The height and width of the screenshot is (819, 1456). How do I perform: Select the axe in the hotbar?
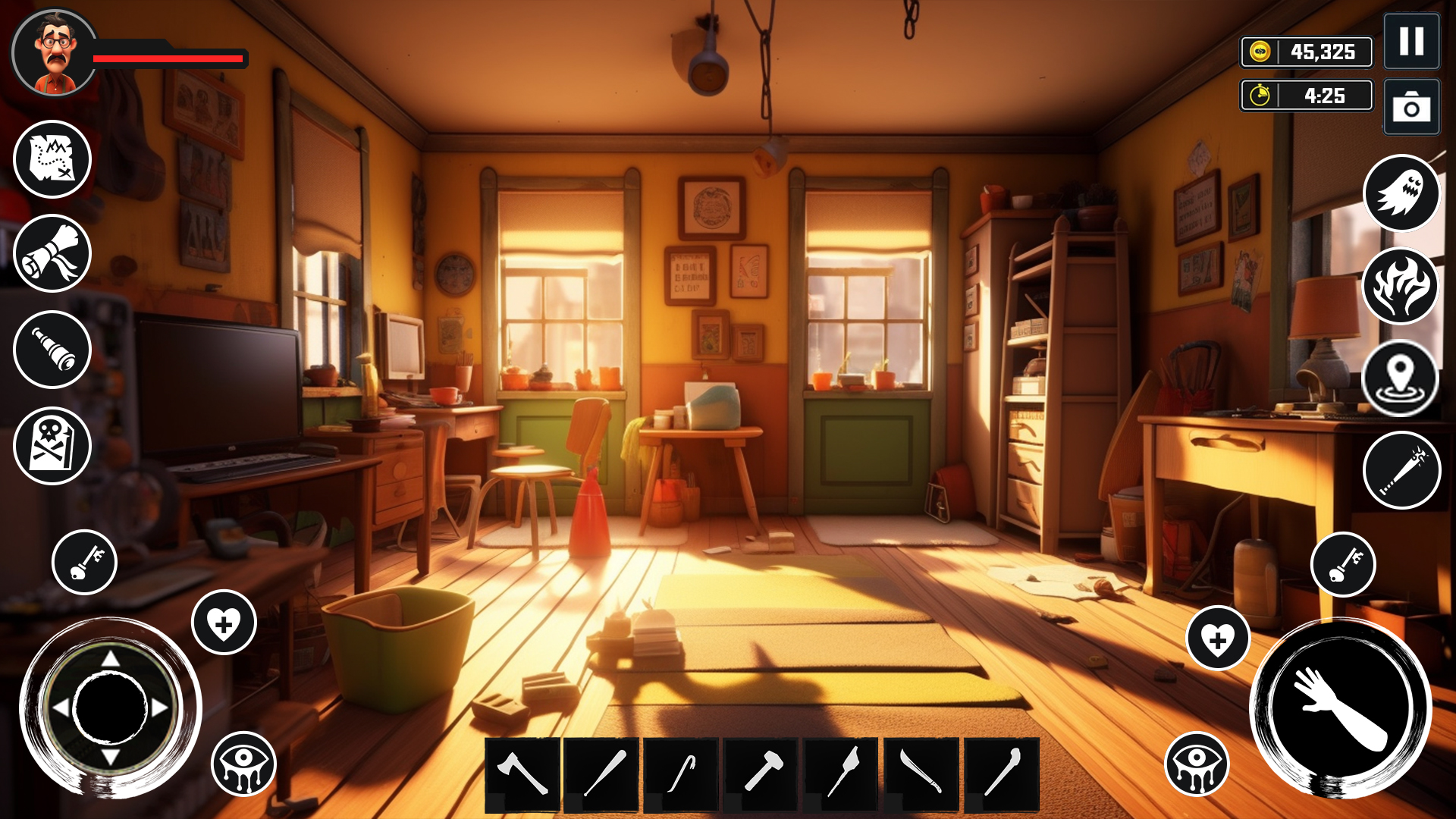pos(522,774)
